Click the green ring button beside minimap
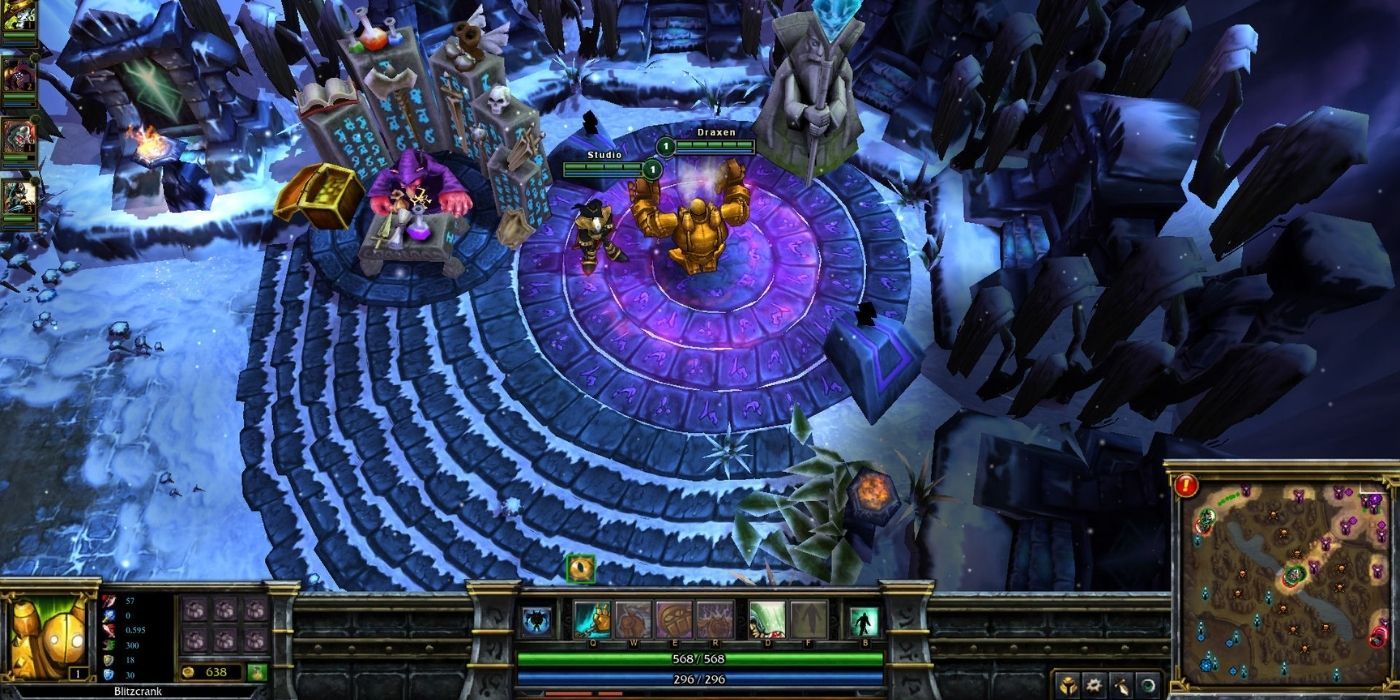 pos(1148,686)
